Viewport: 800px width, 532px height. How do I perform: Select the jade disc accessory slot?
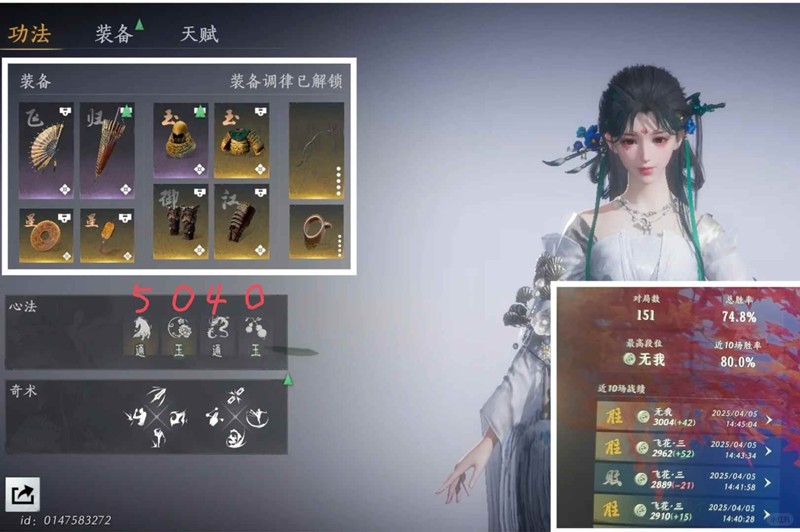[x=46, y=234]
